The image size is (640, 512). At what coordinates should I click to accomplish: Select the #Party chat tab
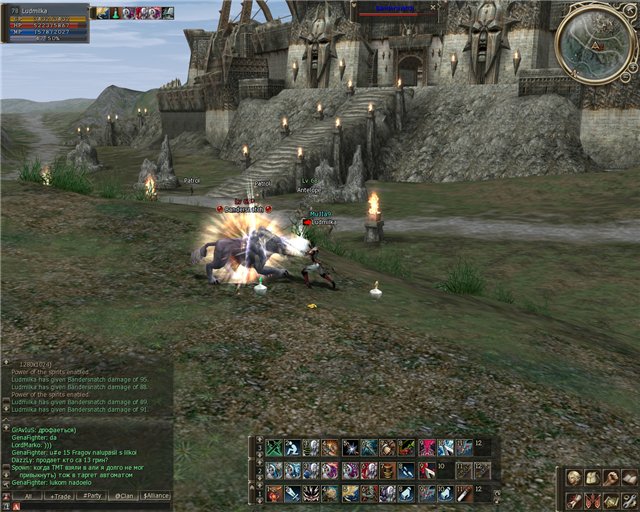pyautogui.click(x=92, y=496)
